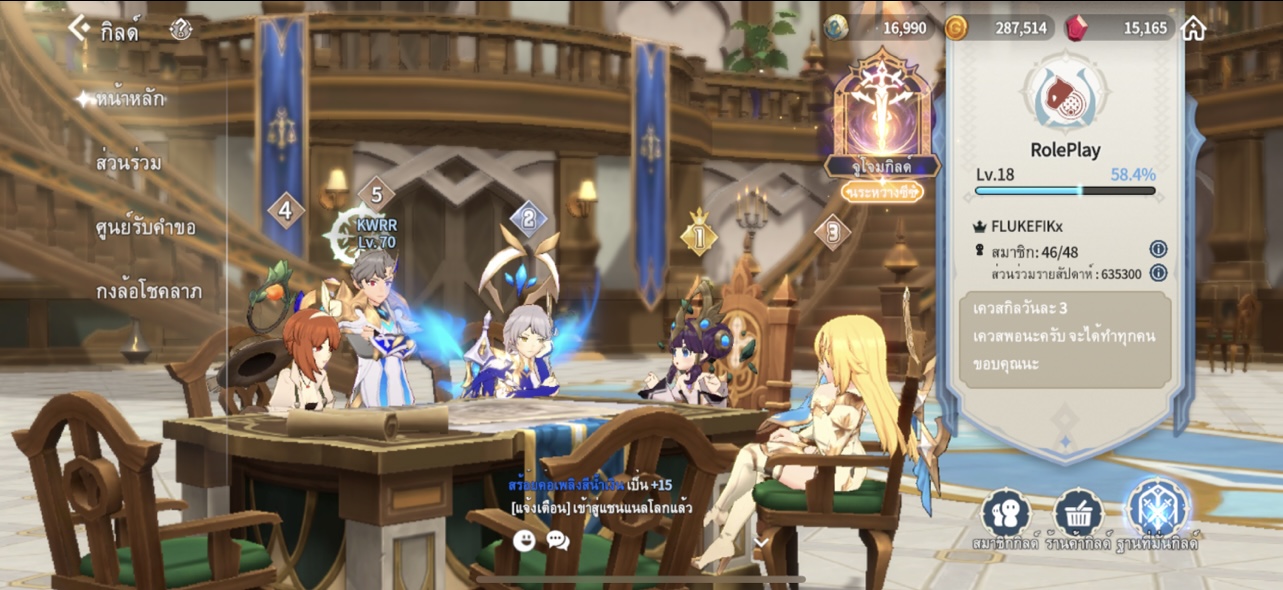Open the กงล้อโชคลาภ fortune wheel tab
Viewport: 1283px width, 590px height.
coord(149,292)
